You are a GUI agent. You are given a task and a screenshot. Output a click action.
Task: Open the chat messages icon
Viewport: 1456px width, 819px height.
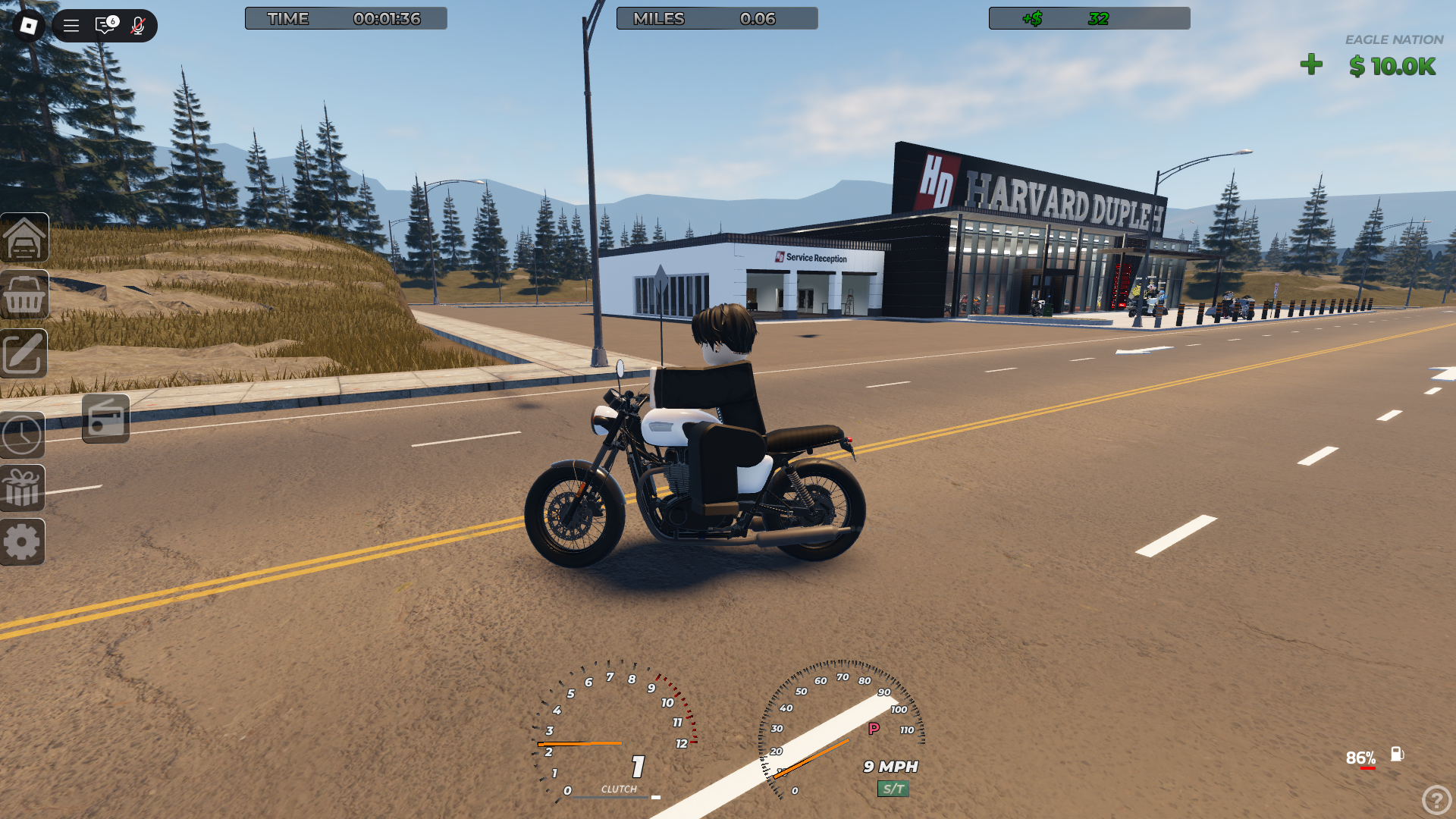[x=105, y=26]
